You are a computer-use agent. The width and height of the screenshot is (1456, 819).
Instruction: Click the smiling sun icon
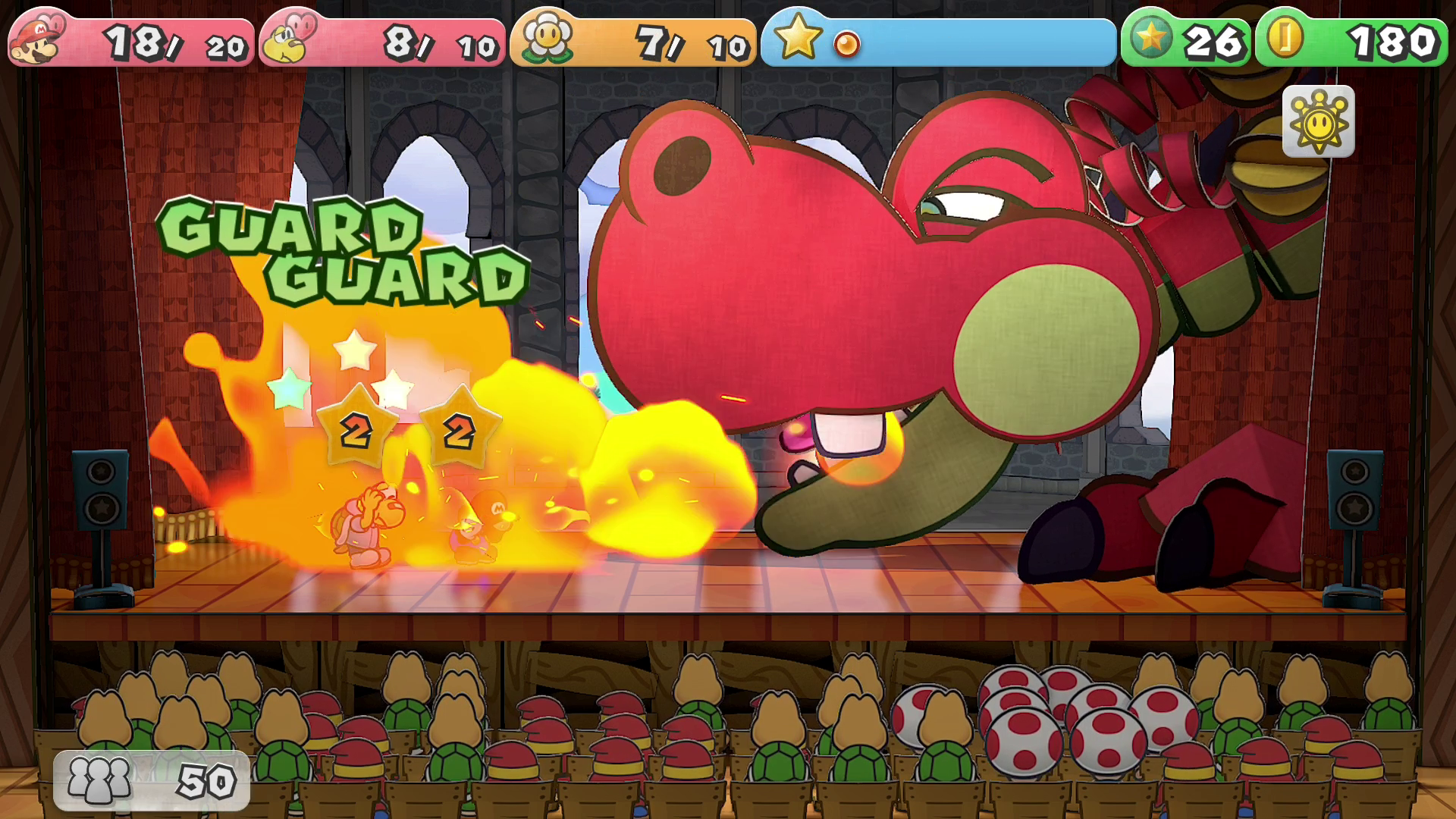pyautogui.click(x=1318, y=121)
